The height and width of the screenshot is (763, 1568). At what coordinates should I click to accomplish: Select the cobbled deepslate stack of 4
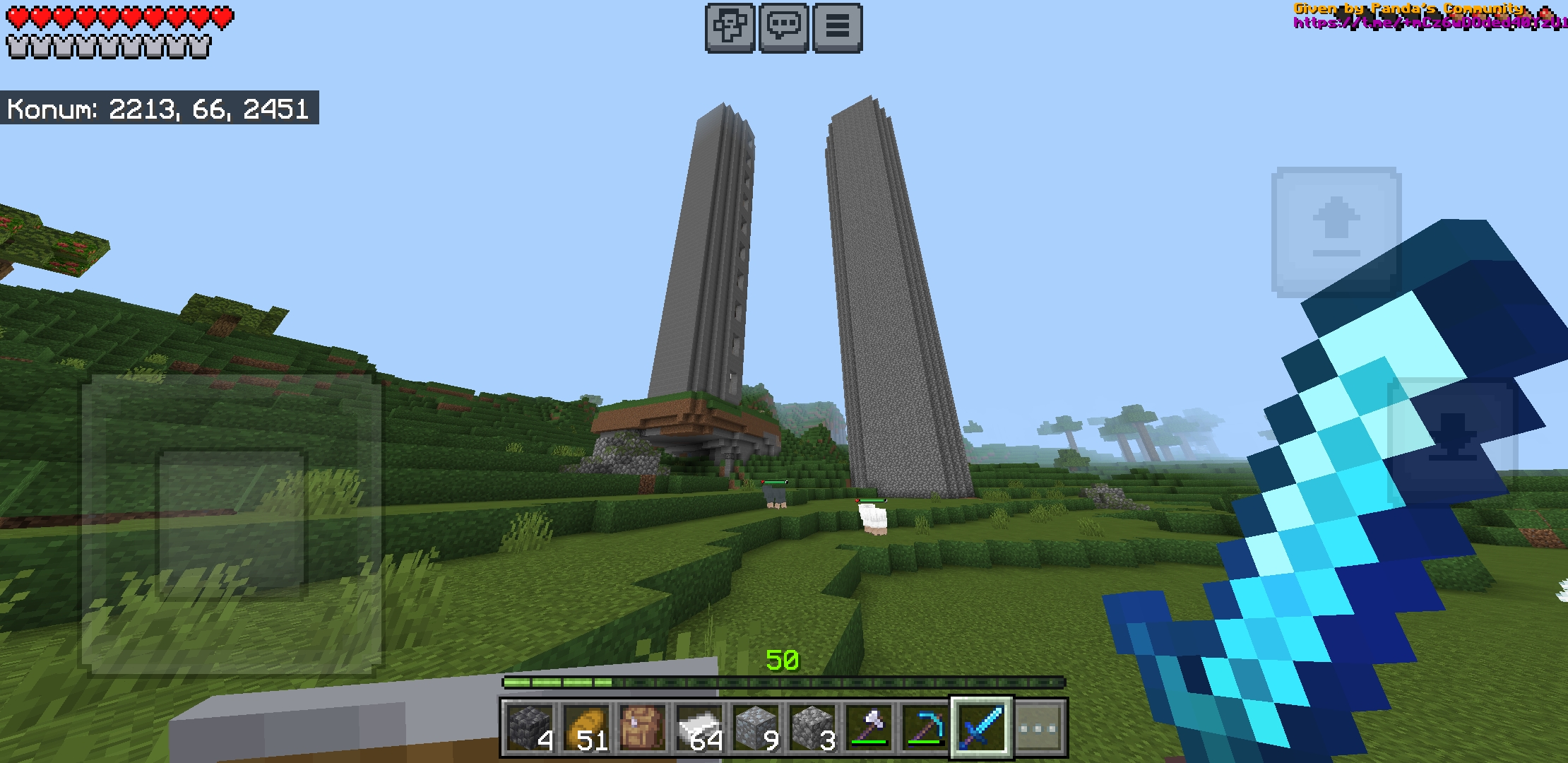(x=530, y=728)
